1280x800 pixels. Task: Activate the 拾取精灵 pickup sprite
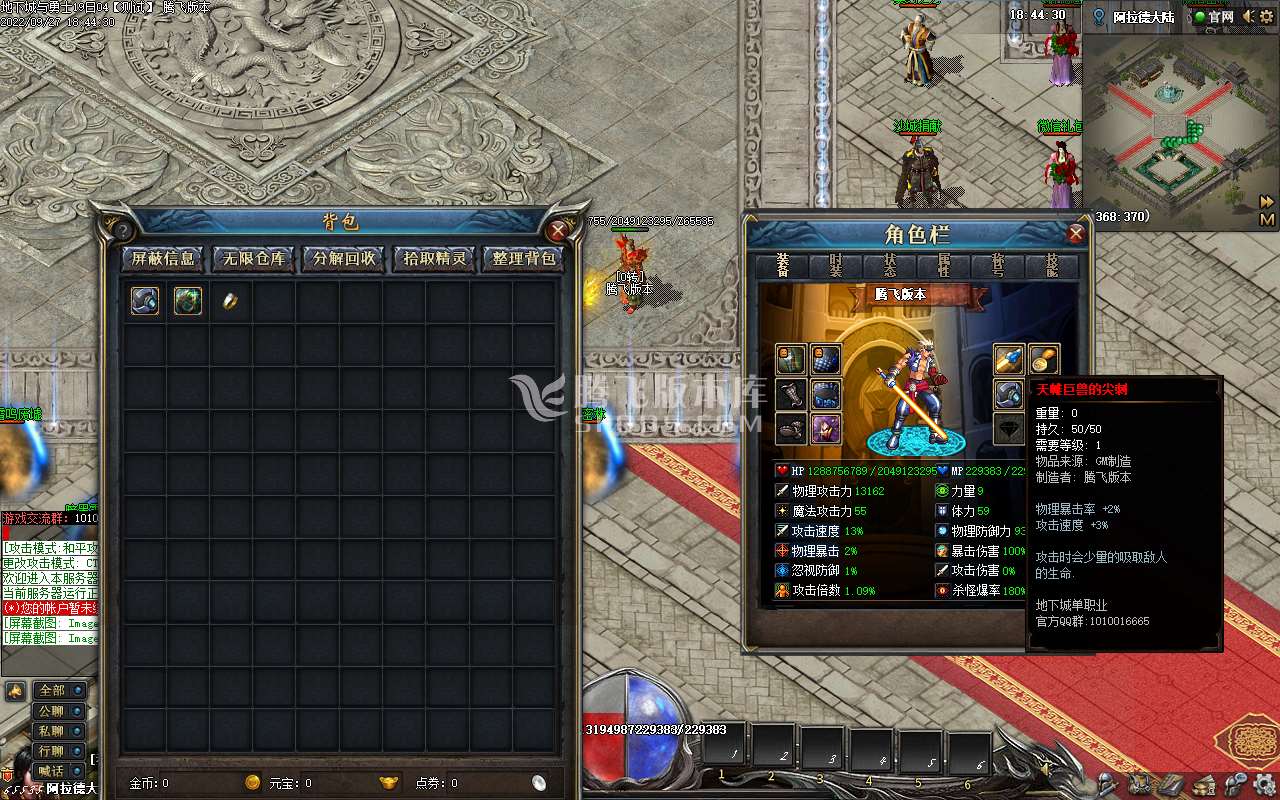(434, 259)
